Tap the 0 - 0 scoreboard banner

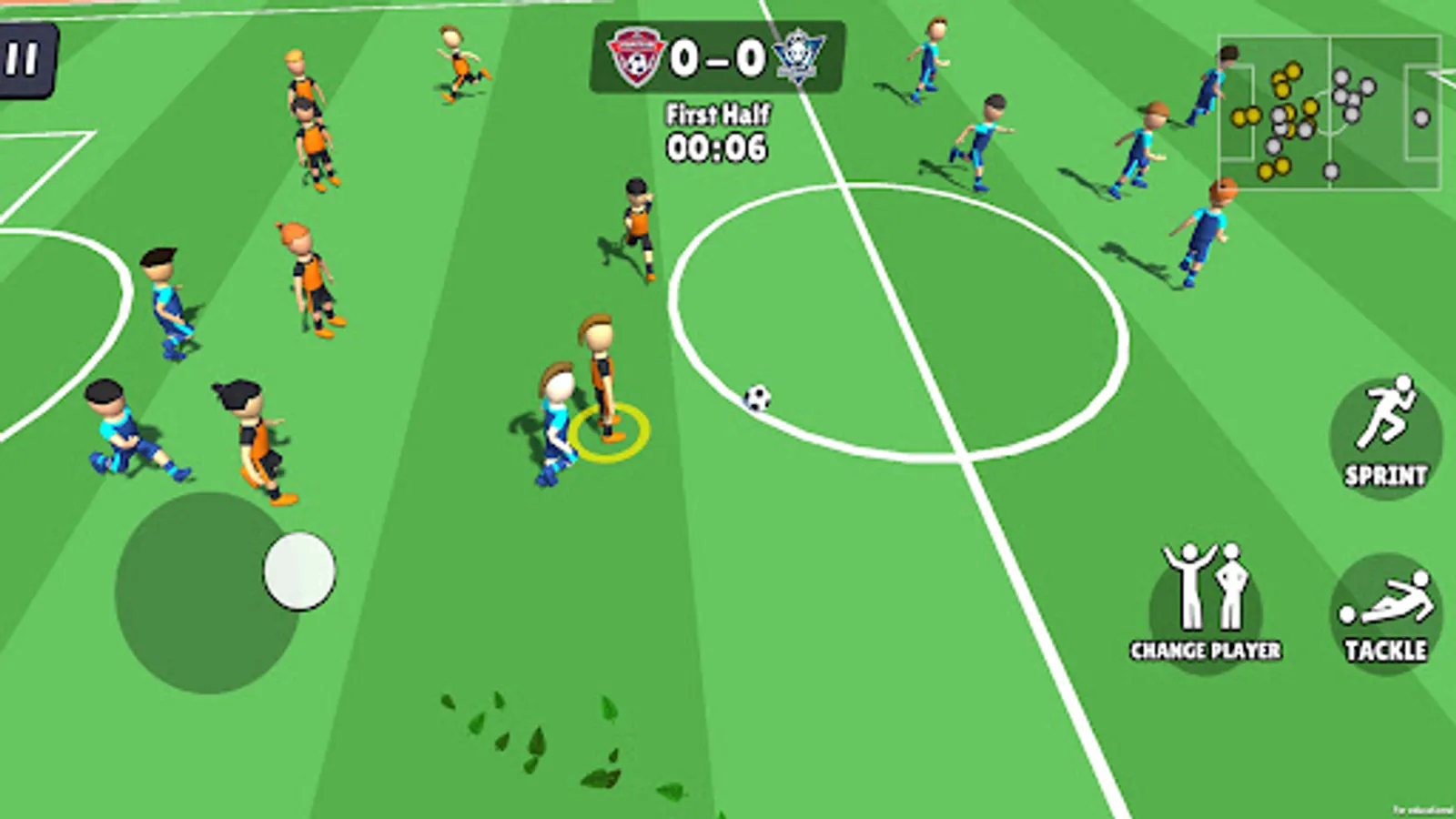718,56
